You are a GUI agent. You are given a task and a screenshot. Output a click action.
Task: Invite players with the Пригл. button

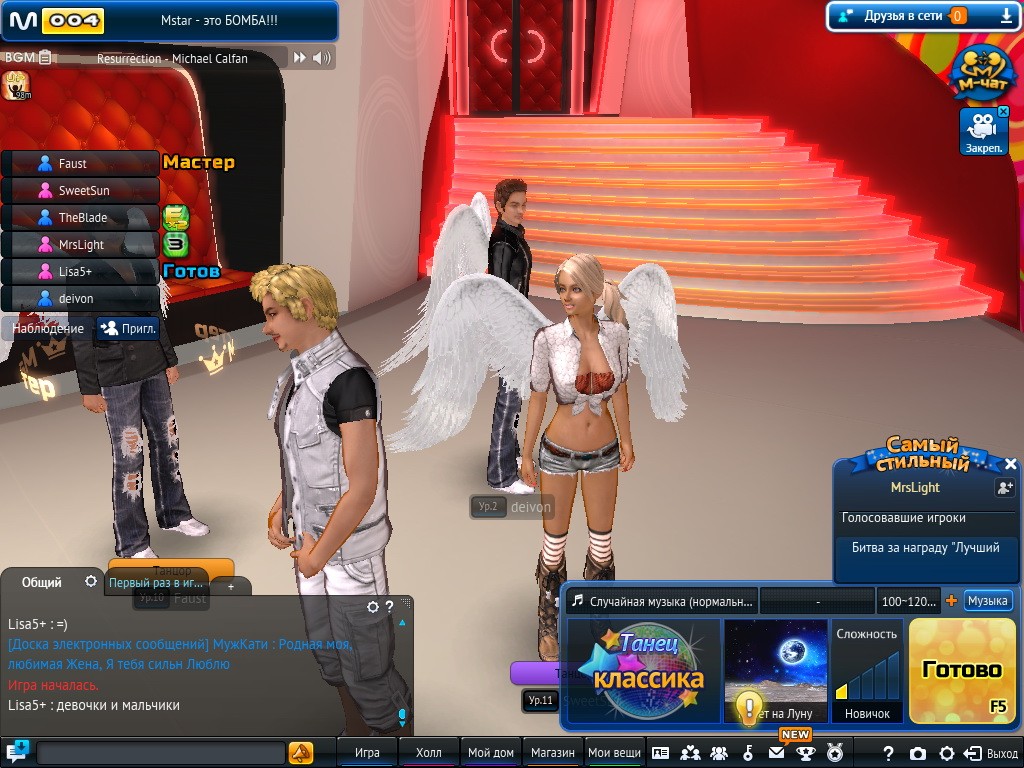pyautogui.click(x=128, y=328)
